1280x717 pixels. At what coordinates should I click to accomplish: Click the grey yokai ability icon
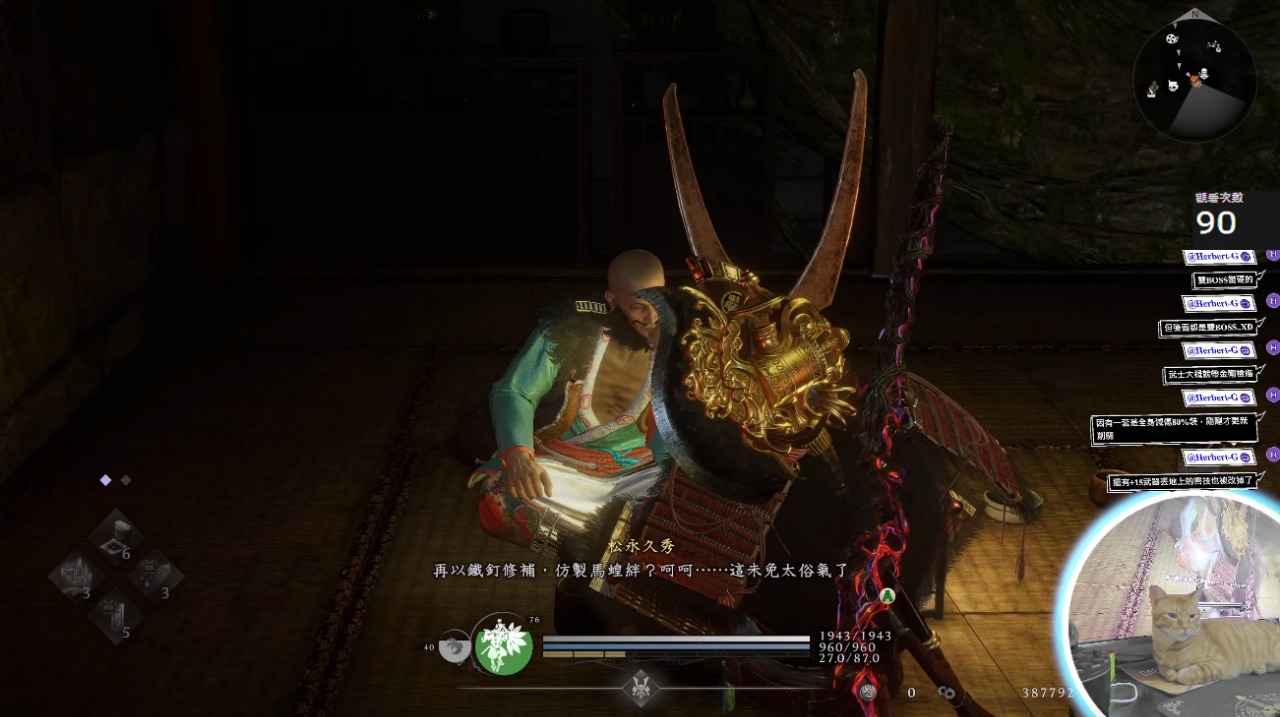point(455,647)
